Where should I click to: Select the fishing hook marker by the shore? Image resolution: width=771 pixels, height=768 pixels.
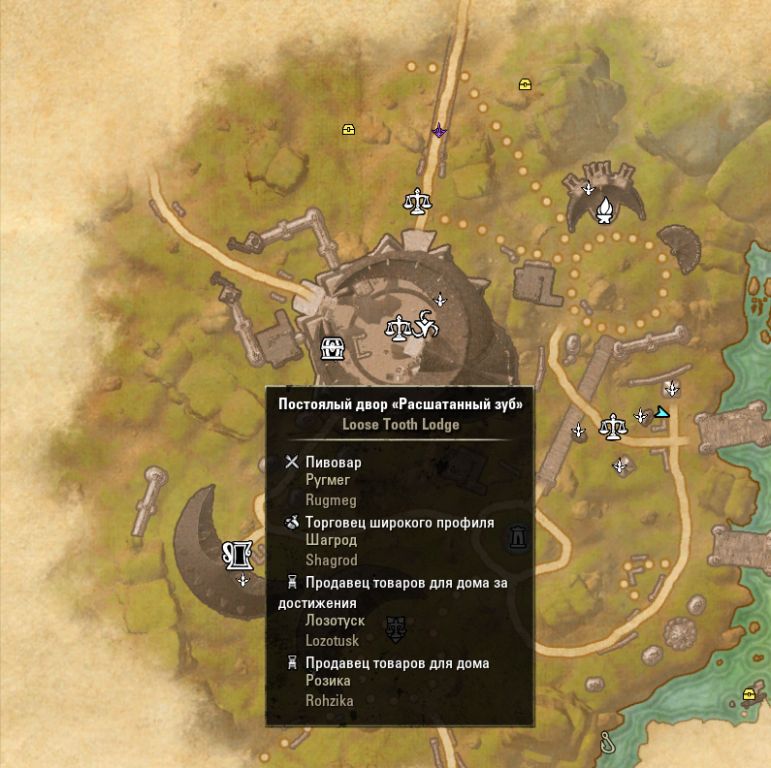[x=608, y=740]
